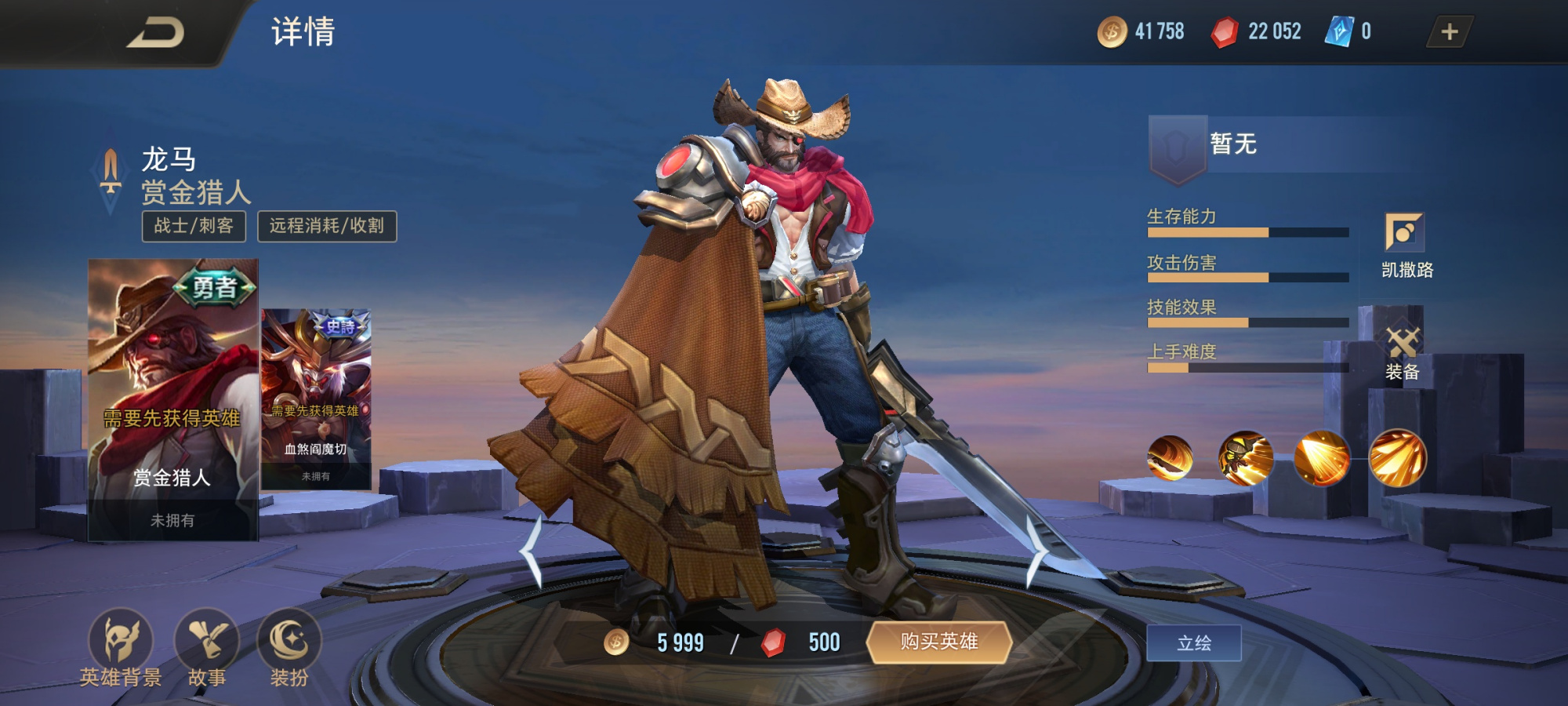Select the 赏金猎人 勇者 skin card
The width and height of the screenshot is (1568, 706).
coord(172,400)
